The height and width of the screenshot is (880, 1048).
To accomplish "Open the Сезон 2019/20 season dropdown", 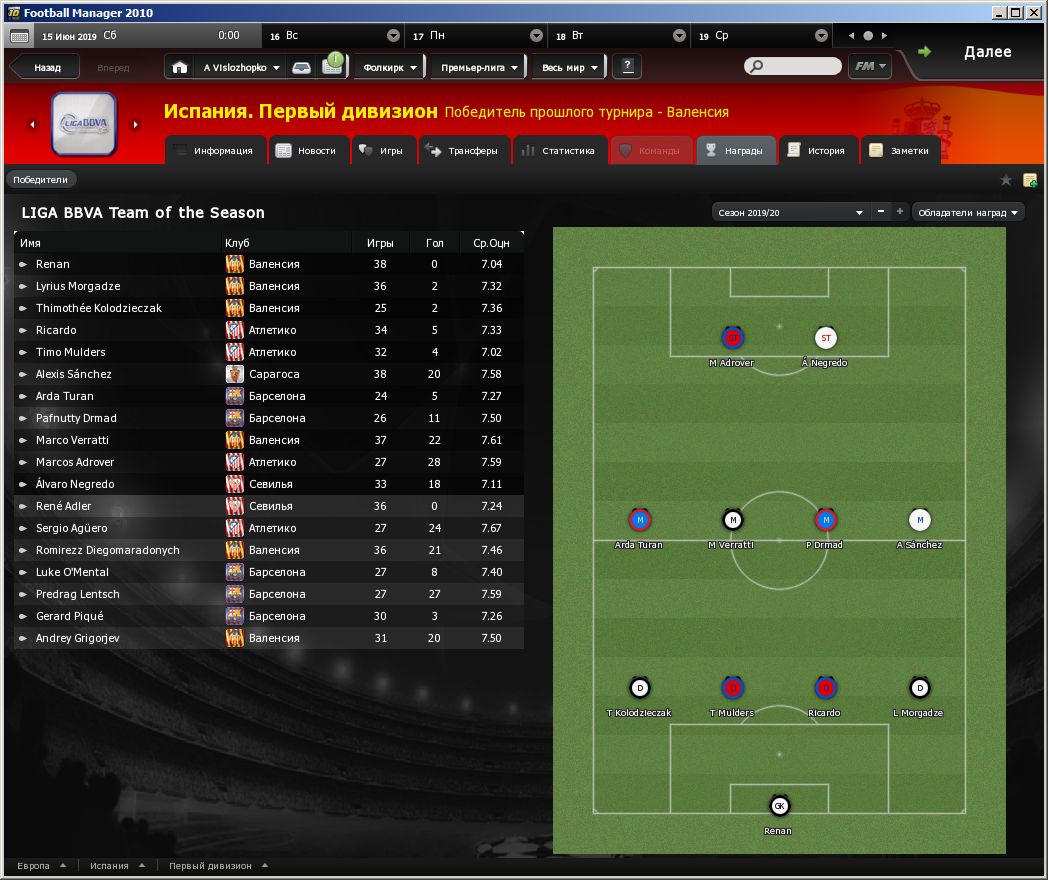I will click(788, 212).
